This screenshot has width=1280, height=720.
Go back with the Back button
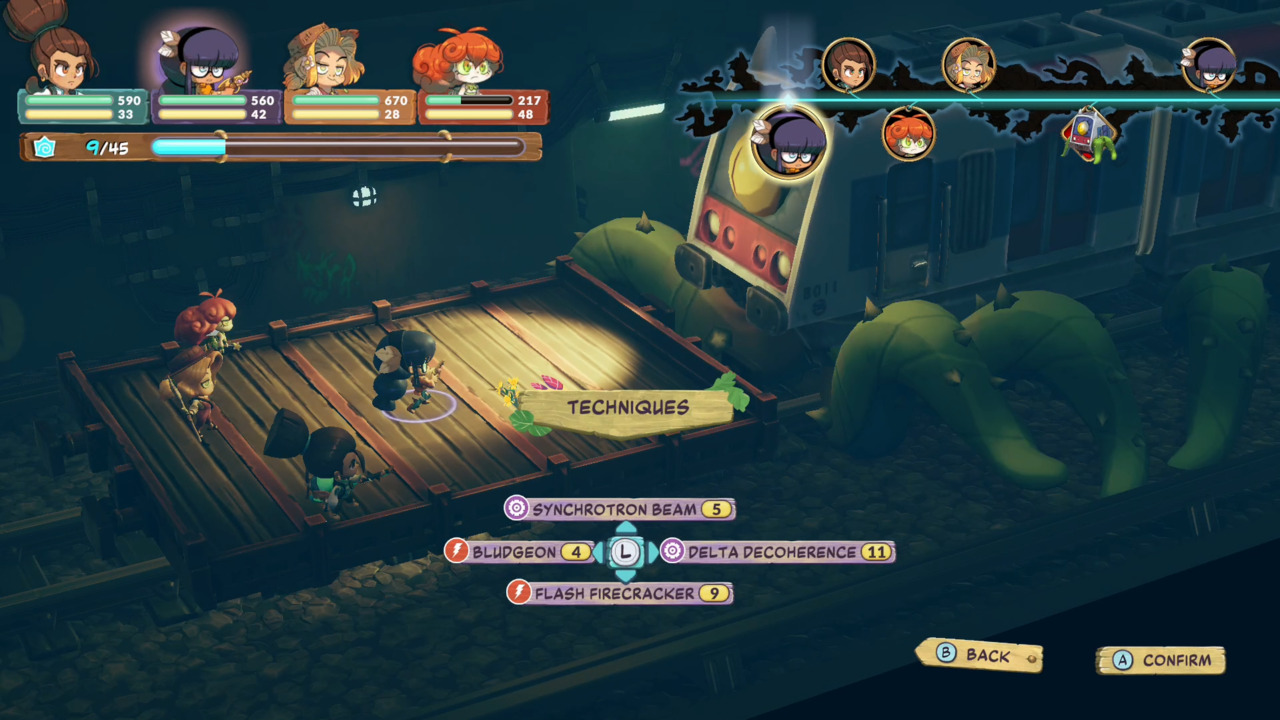[978, 656]
